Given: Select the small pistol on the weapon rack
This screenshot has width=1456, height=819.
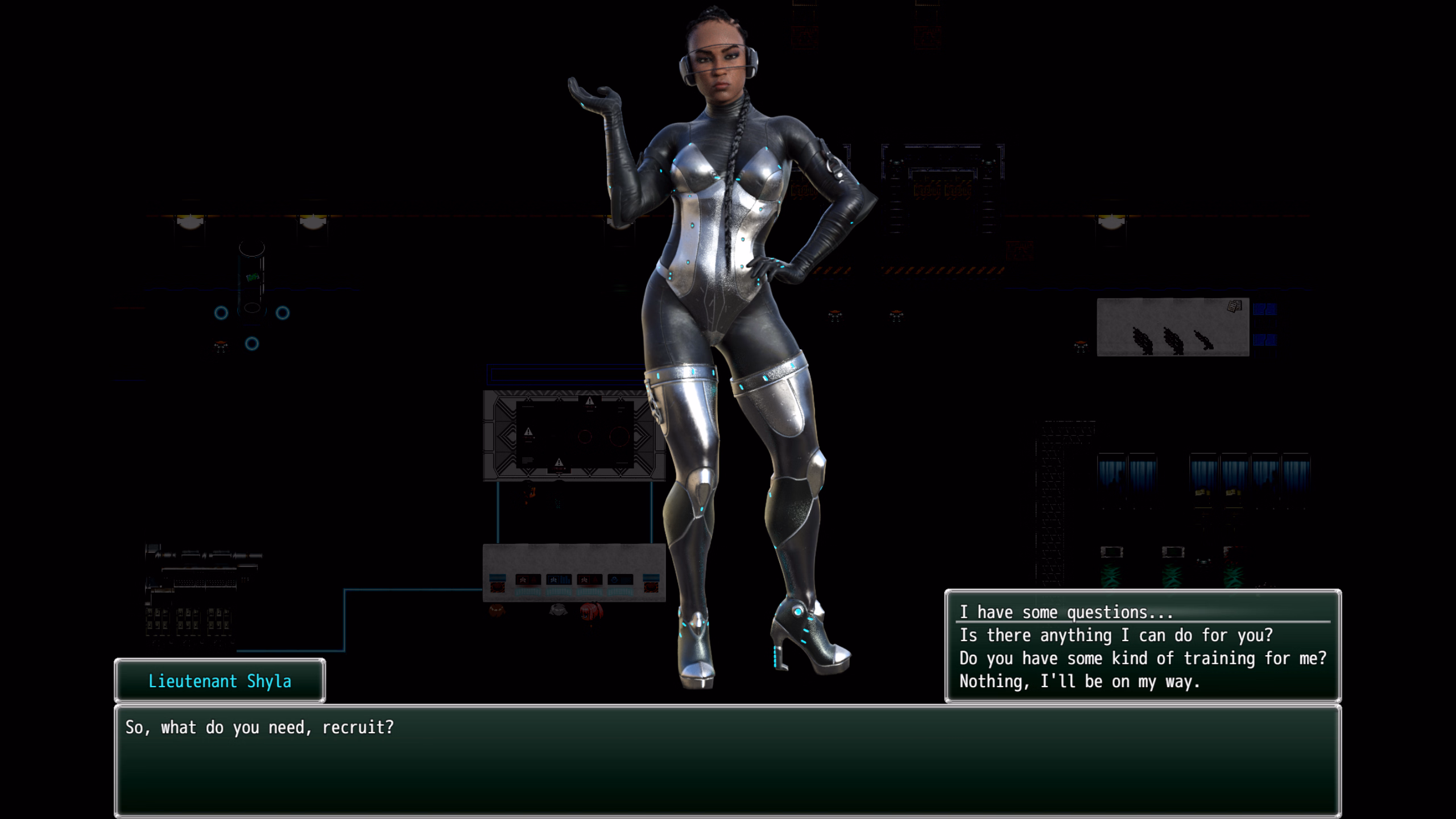Looking at the screenshot, I should pos(1205,340).
